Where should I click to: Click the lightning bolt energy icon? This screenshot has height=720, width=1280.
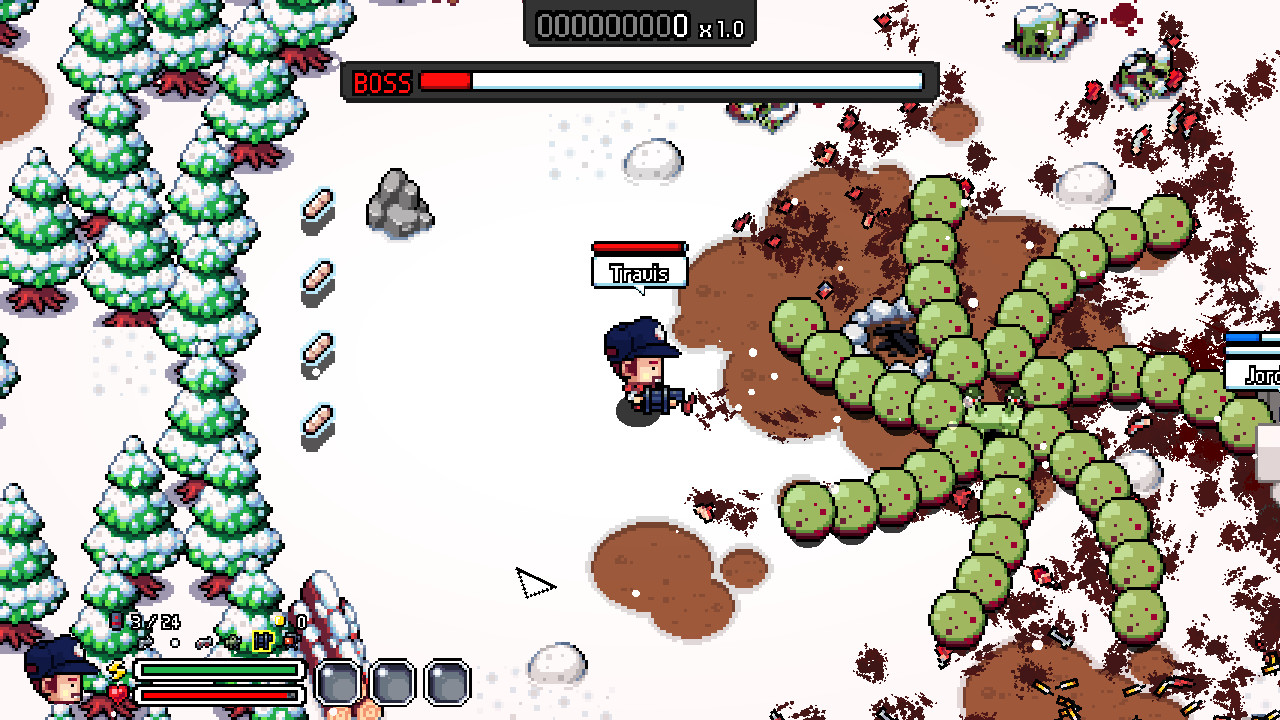click(x=117, y=670)
